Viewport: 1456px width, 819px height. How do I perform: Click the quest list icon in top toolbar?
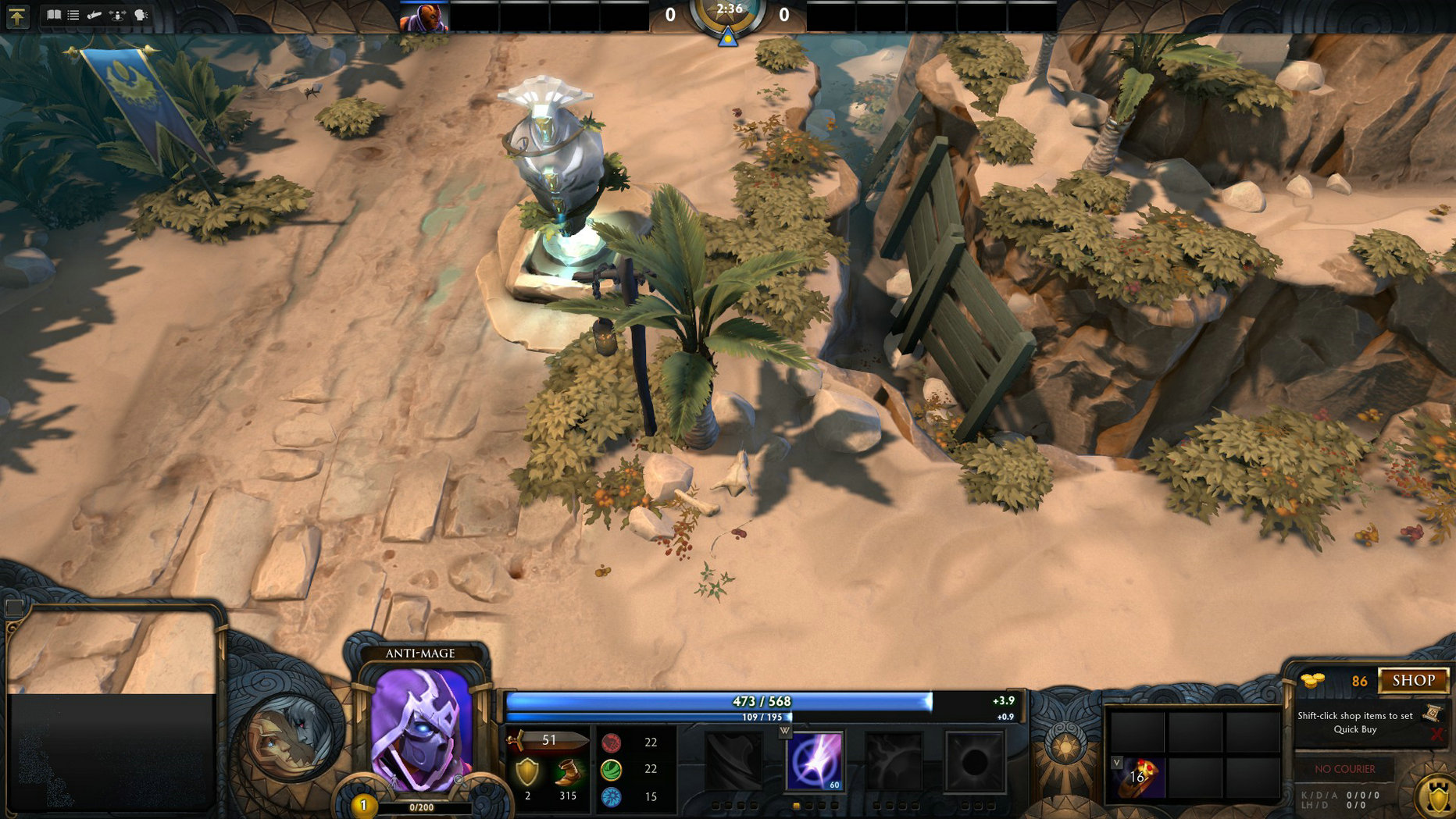tap(73, 15)
